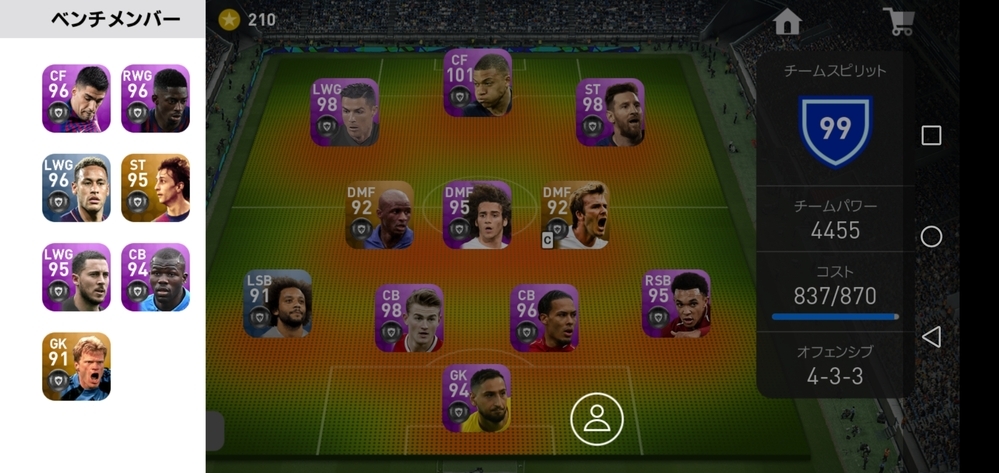
Task: Select the RSB 95 fullback card
Action: 676,303
